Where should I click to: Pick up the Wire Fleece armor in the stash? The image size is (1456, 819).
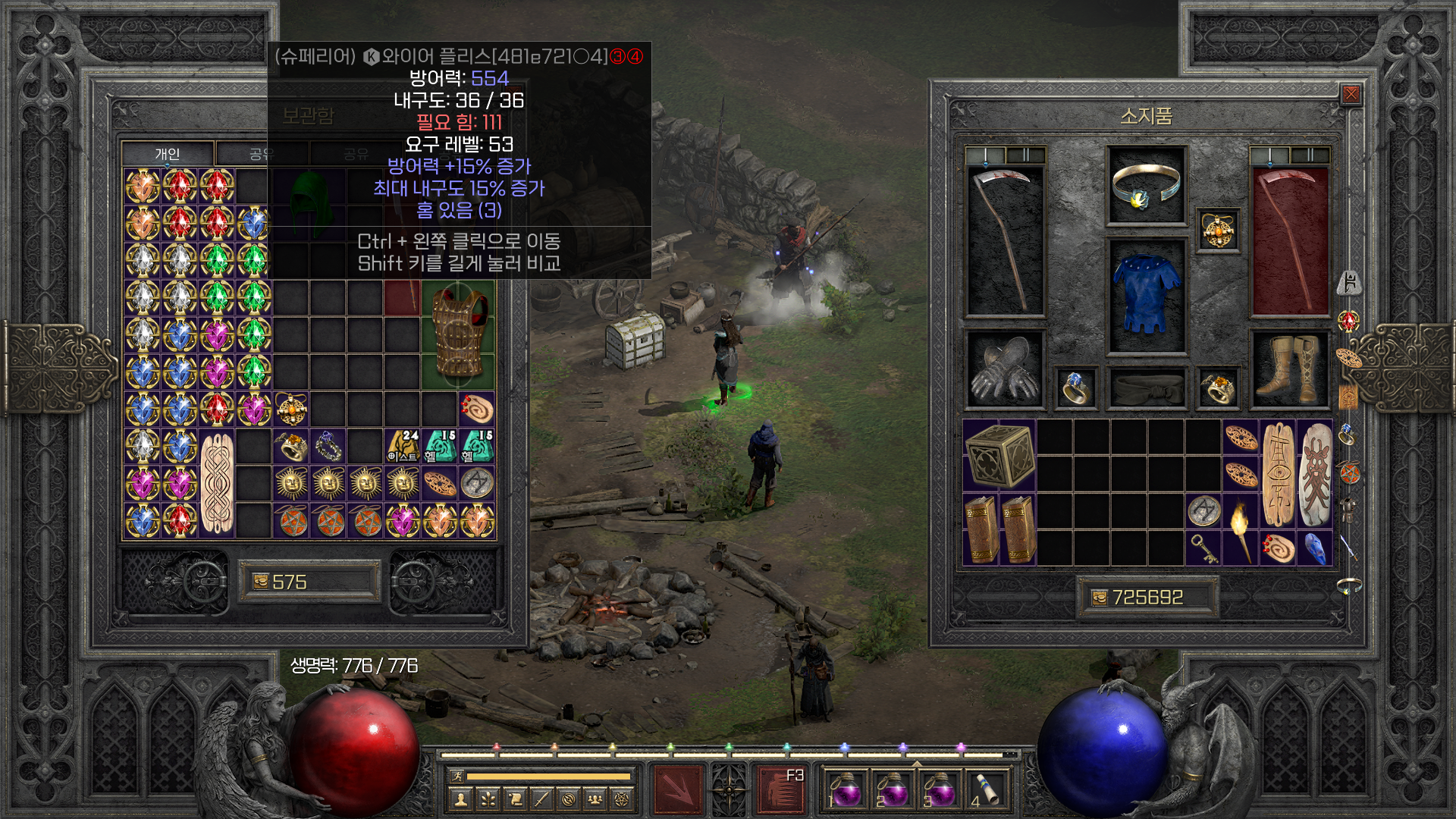[458, 334]
